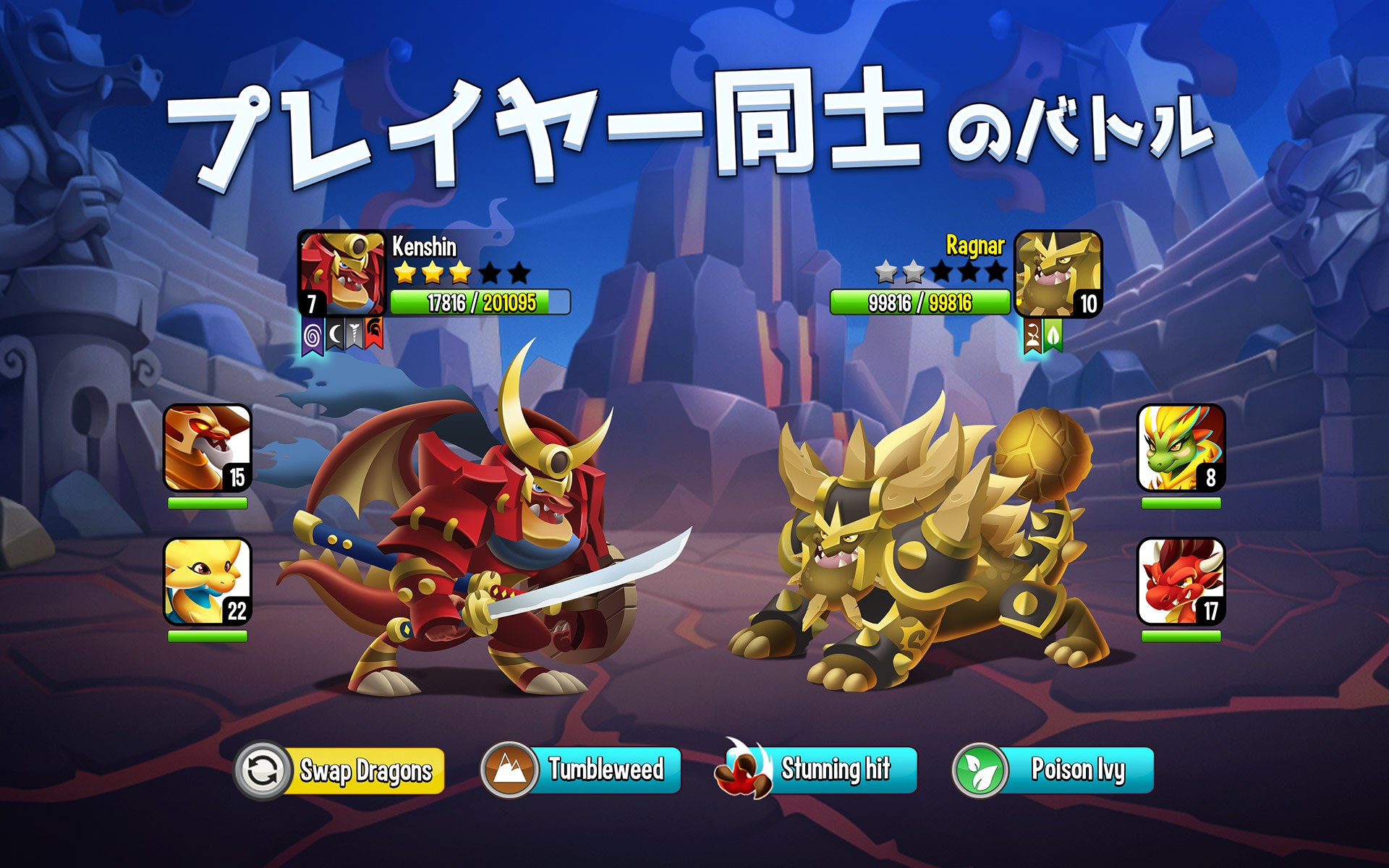The width and height of the screenshot is (1389, 868).
Task: Select the red War helmet element banner
Action: (374, 333)
